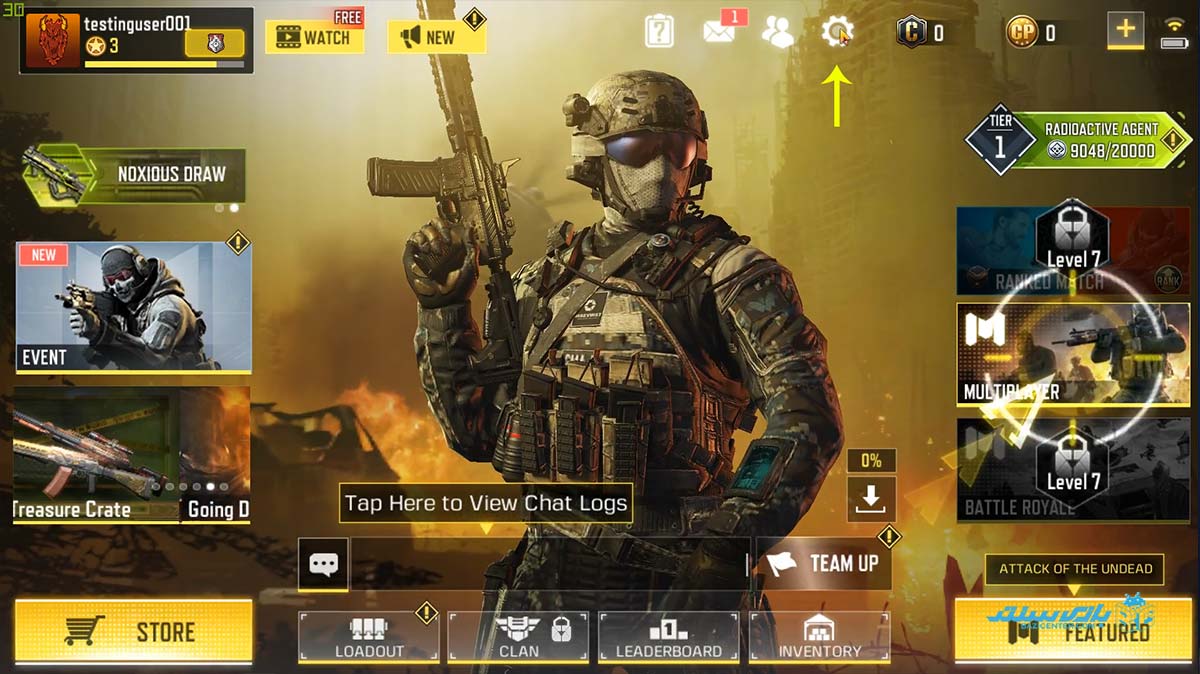Screen dimensions: 1200x674
Task: Click the Watch free video button
Action: tap(314, 37)
